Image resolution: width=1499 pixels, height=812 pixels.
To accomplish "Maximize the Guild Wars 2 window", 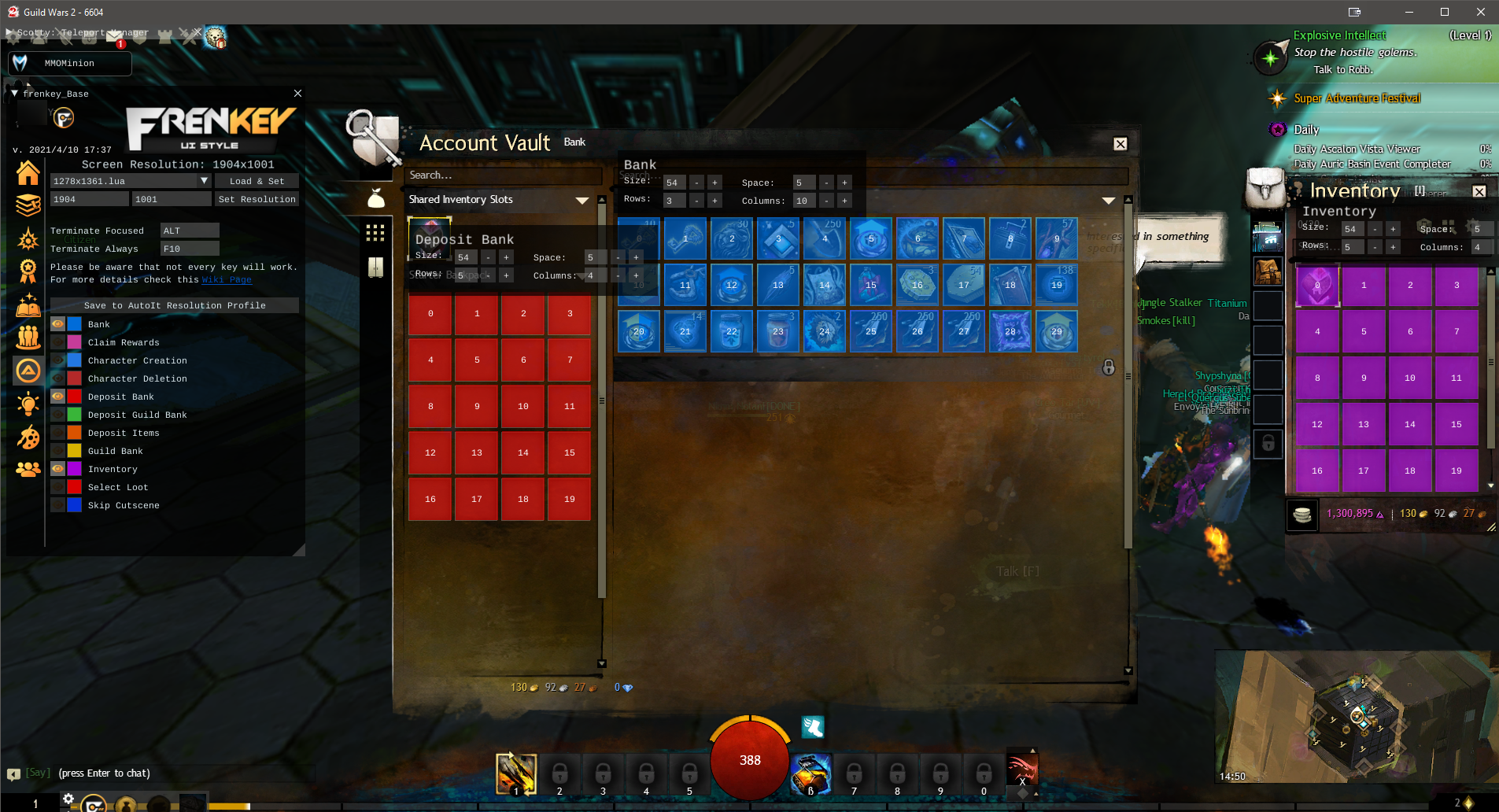I will (1445, 12).
